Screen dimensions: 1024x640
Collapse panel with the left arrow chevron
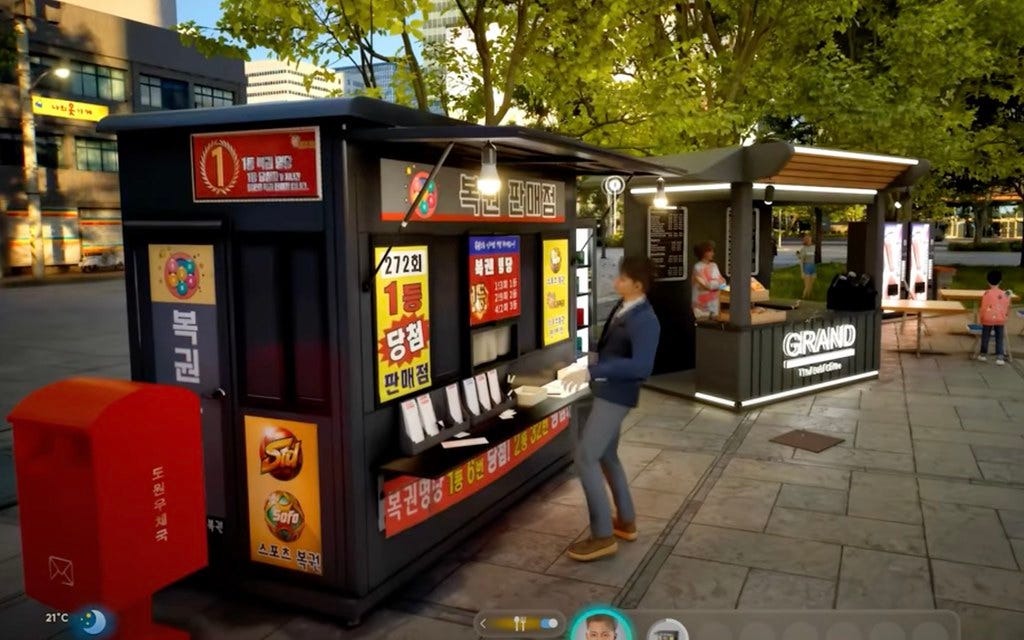484,624
